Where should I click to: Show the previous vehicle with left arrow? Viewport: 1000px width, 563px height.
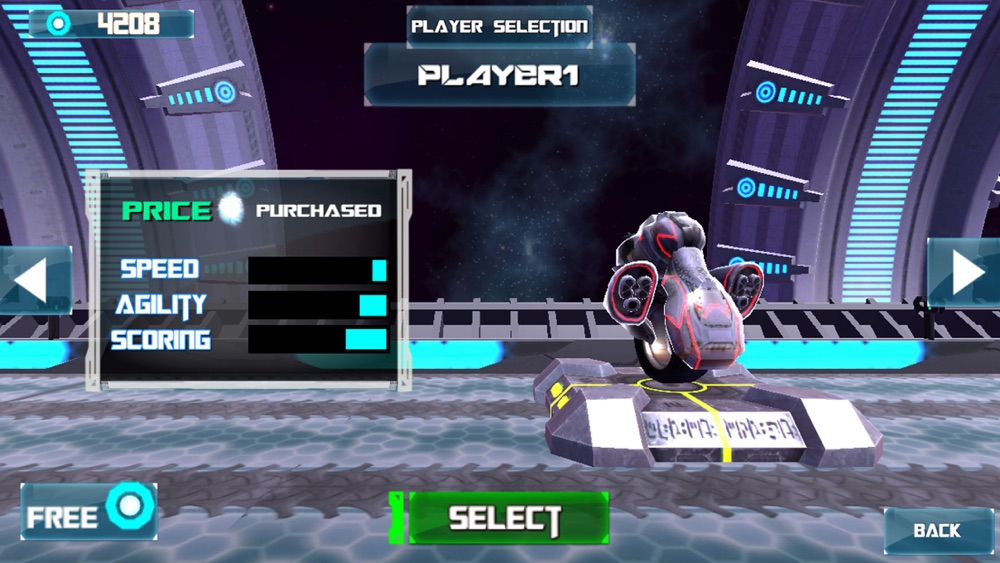(33, 280)
